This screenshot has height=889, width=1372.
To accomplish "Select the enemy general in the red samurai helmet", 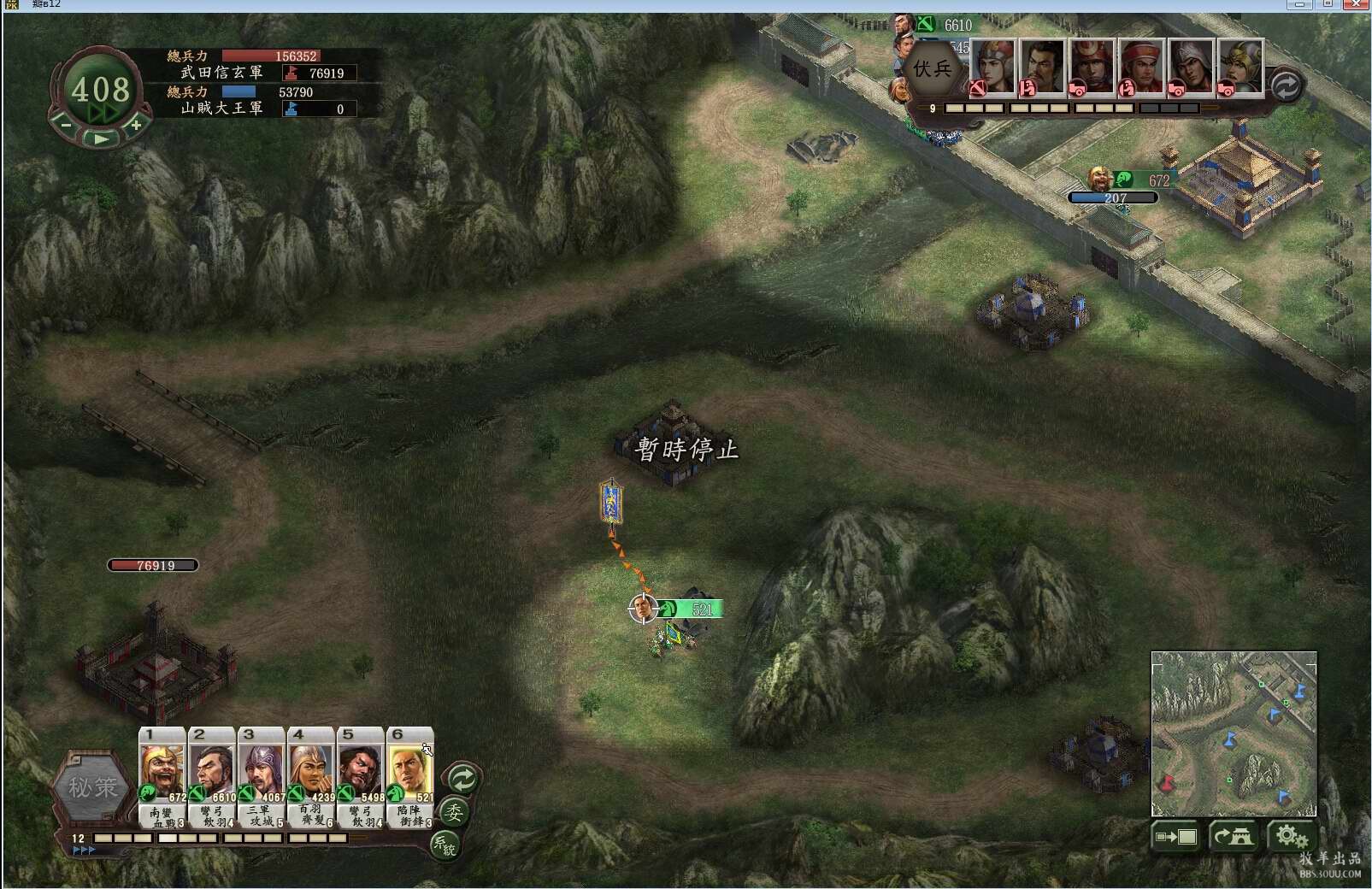I will 1092,67.
